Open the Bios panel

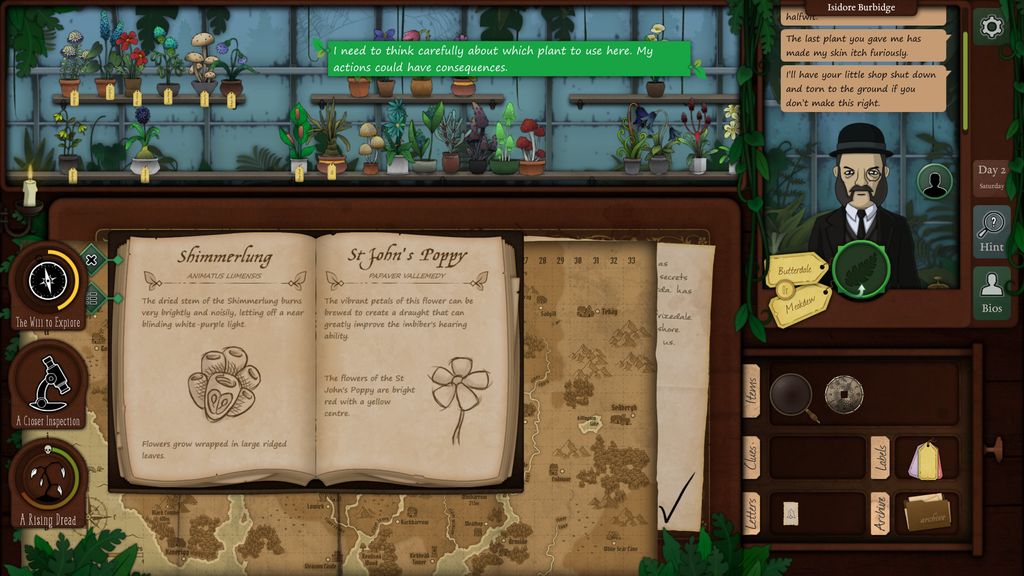991,293
